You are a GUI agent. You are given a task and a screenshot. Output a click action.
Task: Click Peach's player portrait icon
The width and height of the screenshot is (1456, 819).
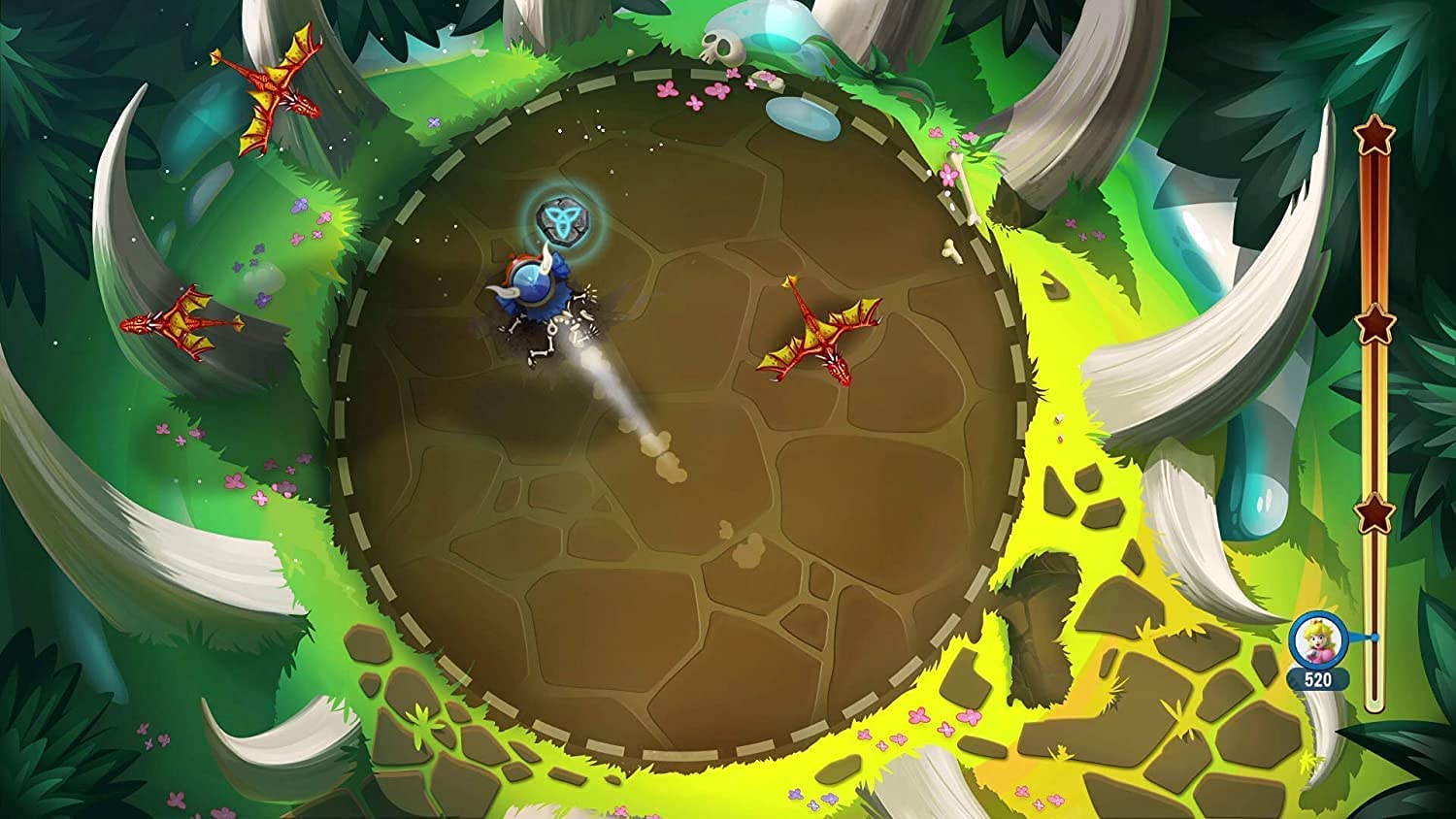point(1316,639)
